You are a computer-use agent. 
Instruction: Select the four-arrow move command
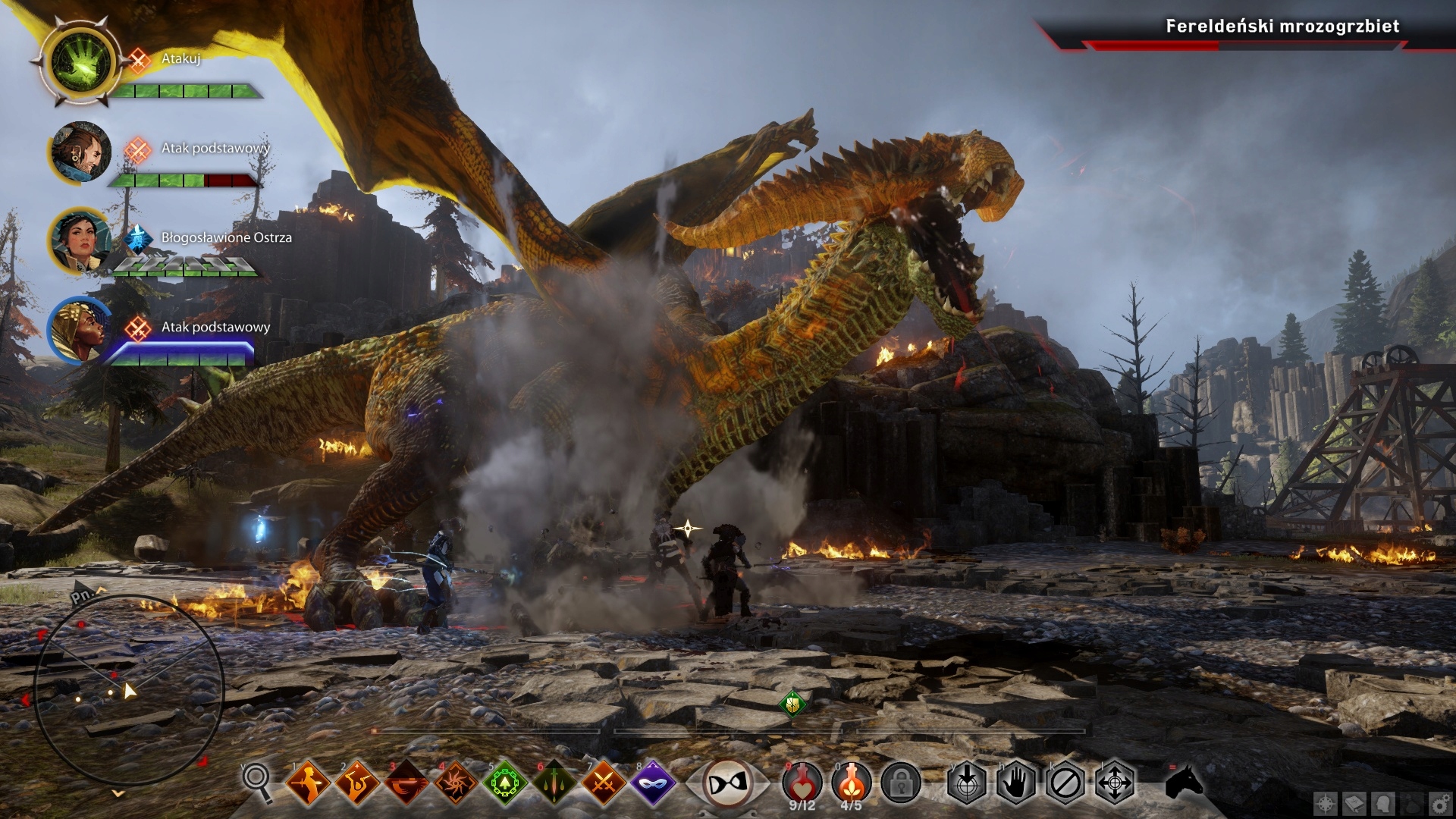pos(1115,782)
